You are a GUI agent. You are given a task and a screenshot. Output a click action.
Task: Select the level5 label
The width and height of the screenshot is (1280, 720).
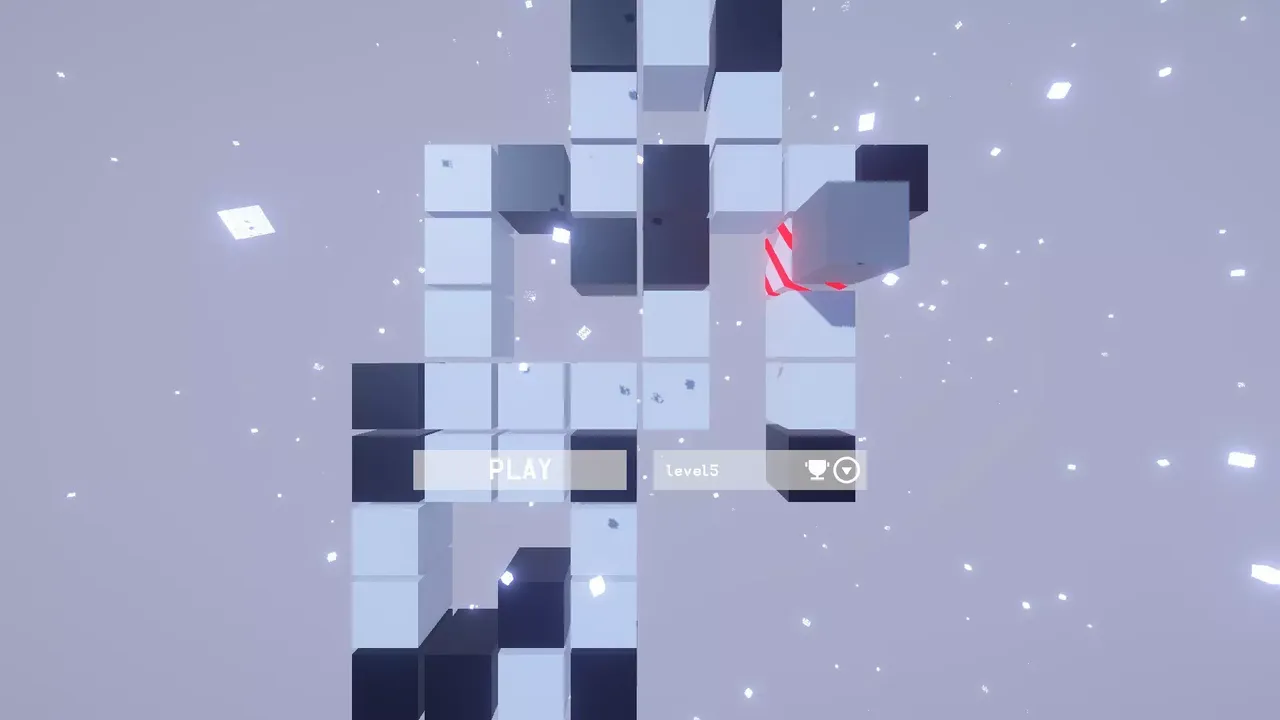693,470
